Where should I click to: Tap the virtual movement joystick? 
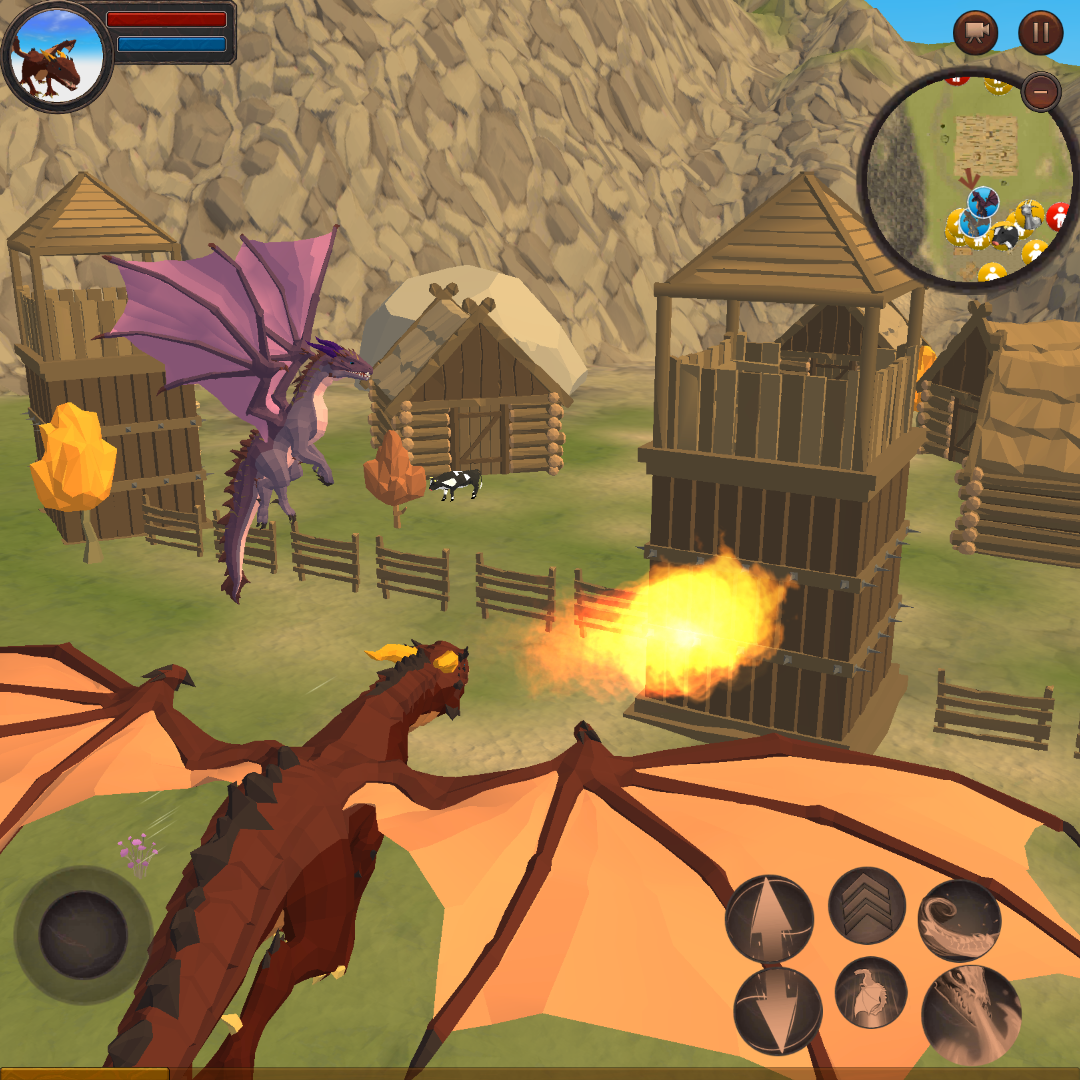tap(83, 935)
